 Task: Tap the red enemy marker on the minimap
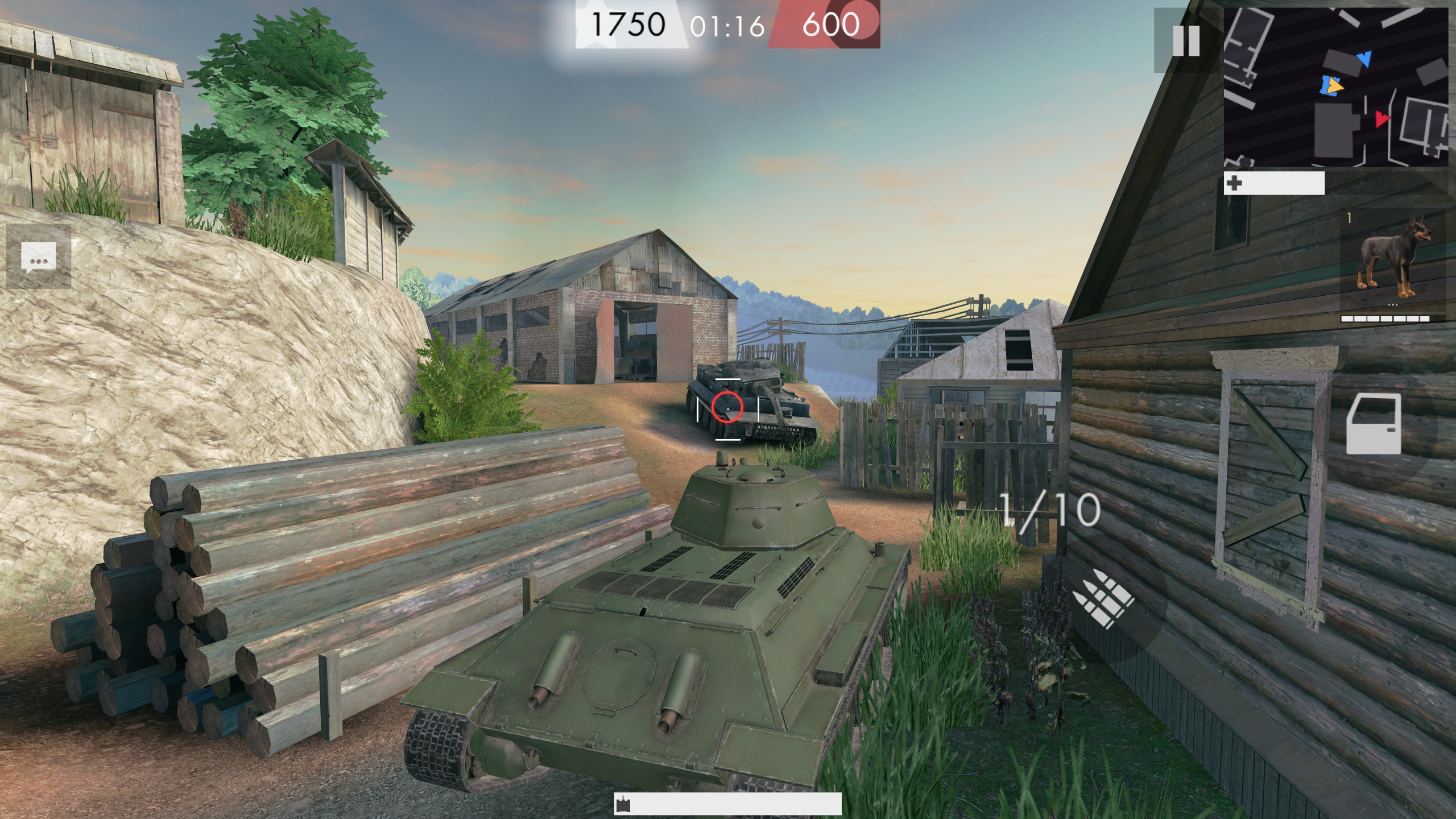tap(1381, 119)
